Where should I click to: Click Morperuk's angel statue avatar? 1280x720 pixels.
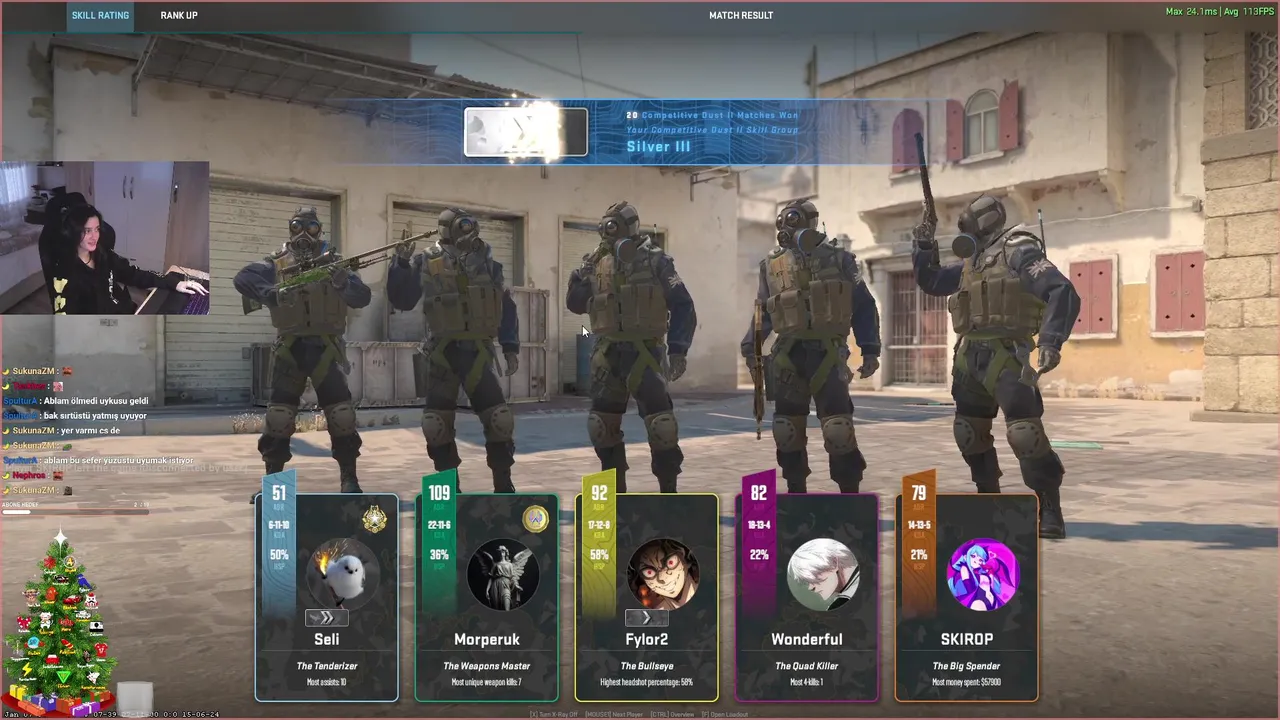pos(503,575)
